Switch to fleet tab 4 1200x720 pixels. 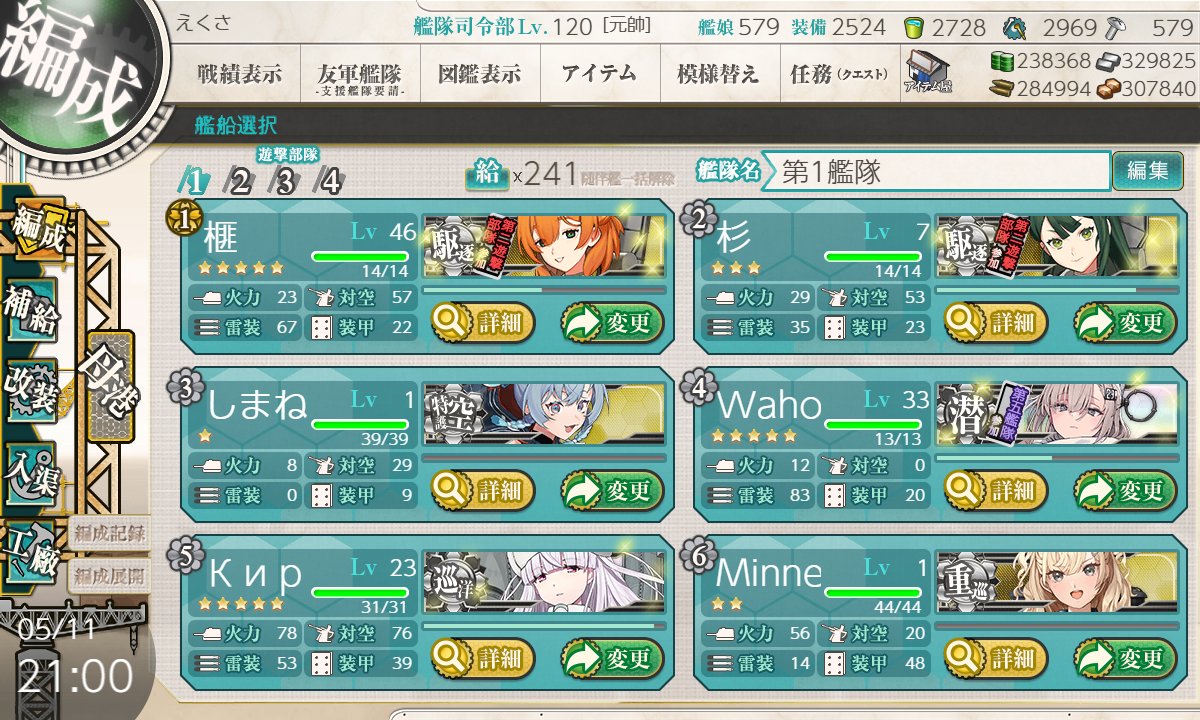pyautogui.click(x=329, y=181)
